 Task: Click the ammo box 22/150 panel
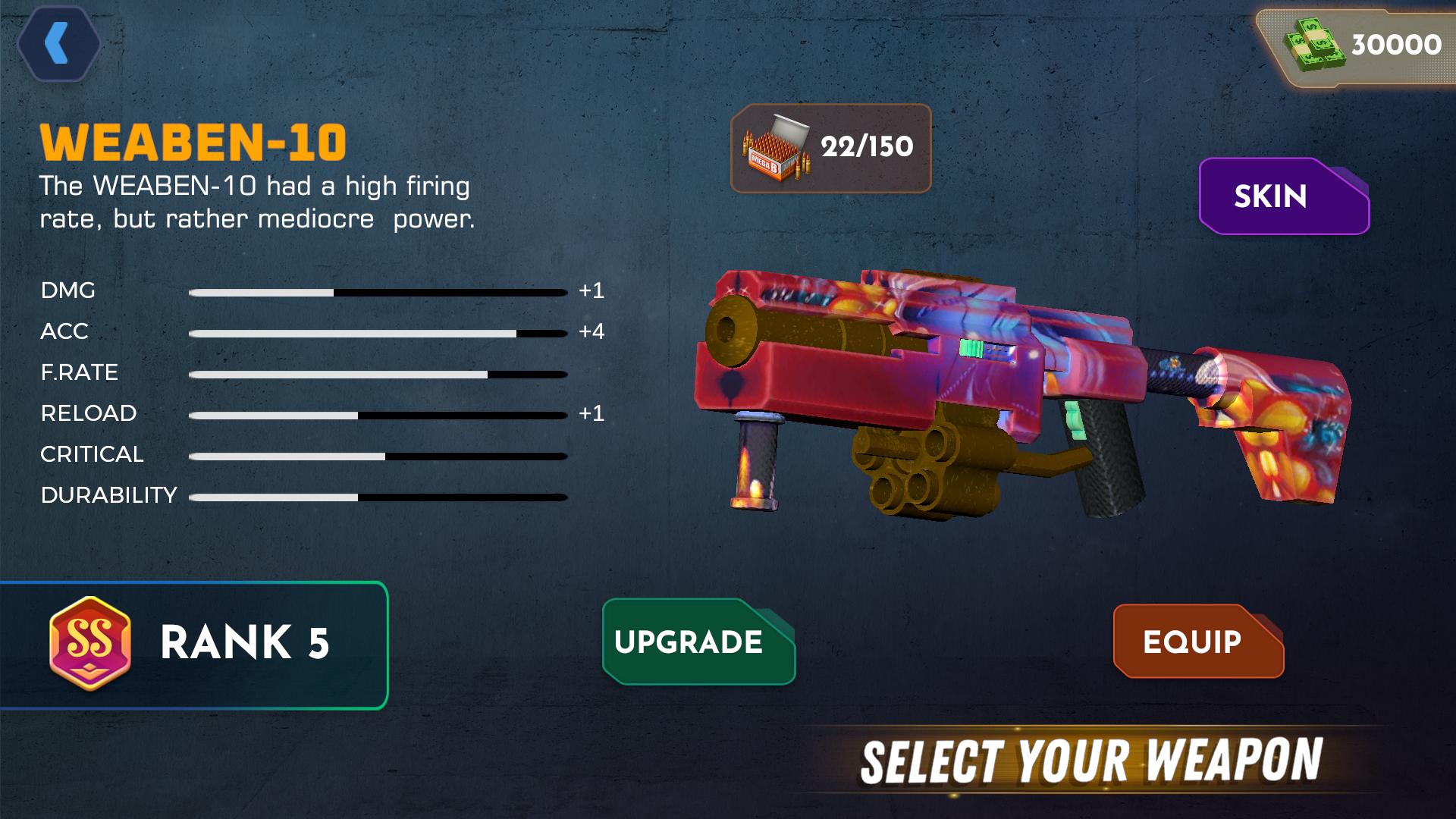(830, 148)
